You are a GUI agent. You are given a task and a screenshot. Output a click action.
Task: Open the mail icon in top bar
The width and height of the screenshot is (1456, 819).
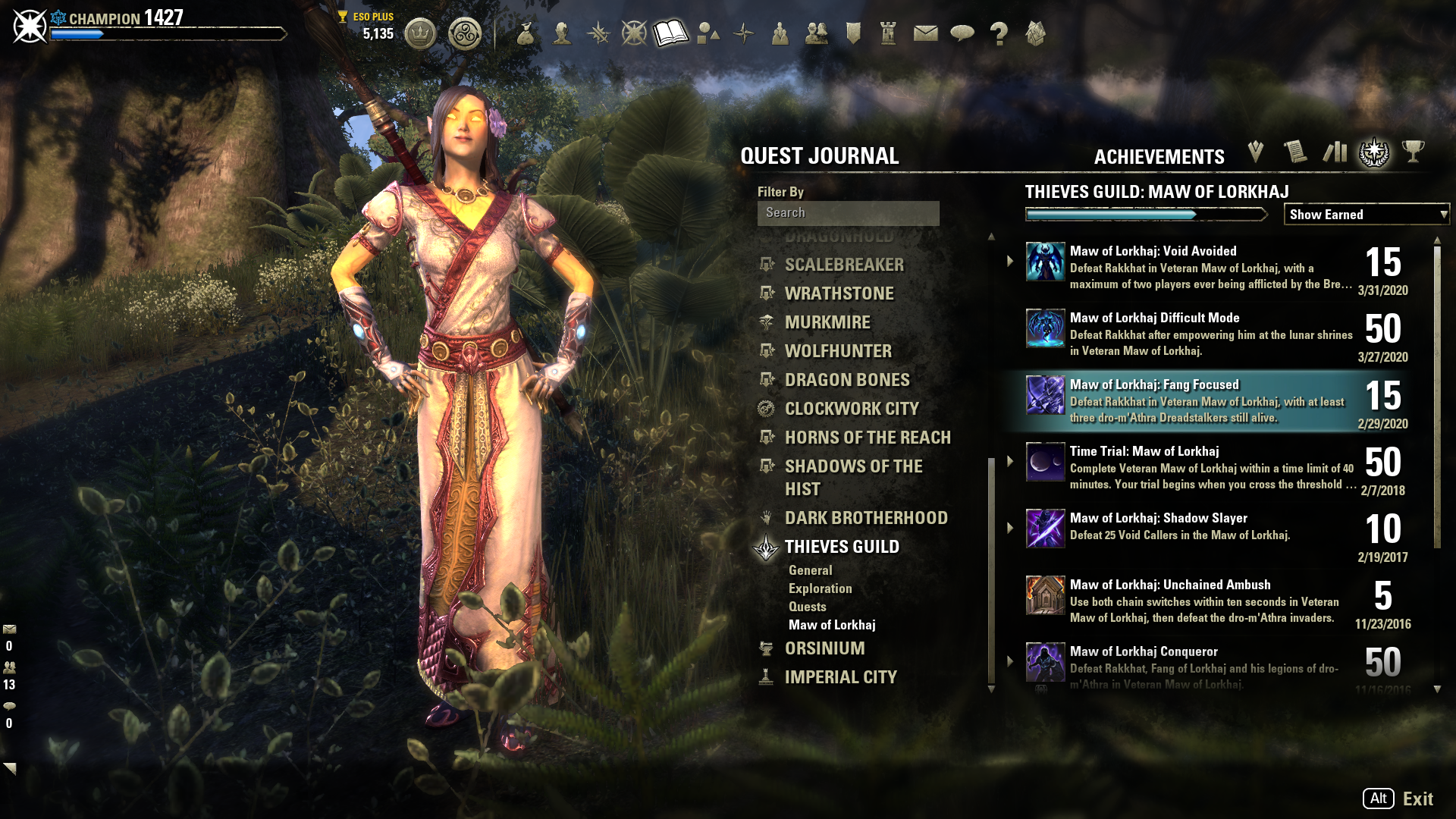[x=925, y=33]
